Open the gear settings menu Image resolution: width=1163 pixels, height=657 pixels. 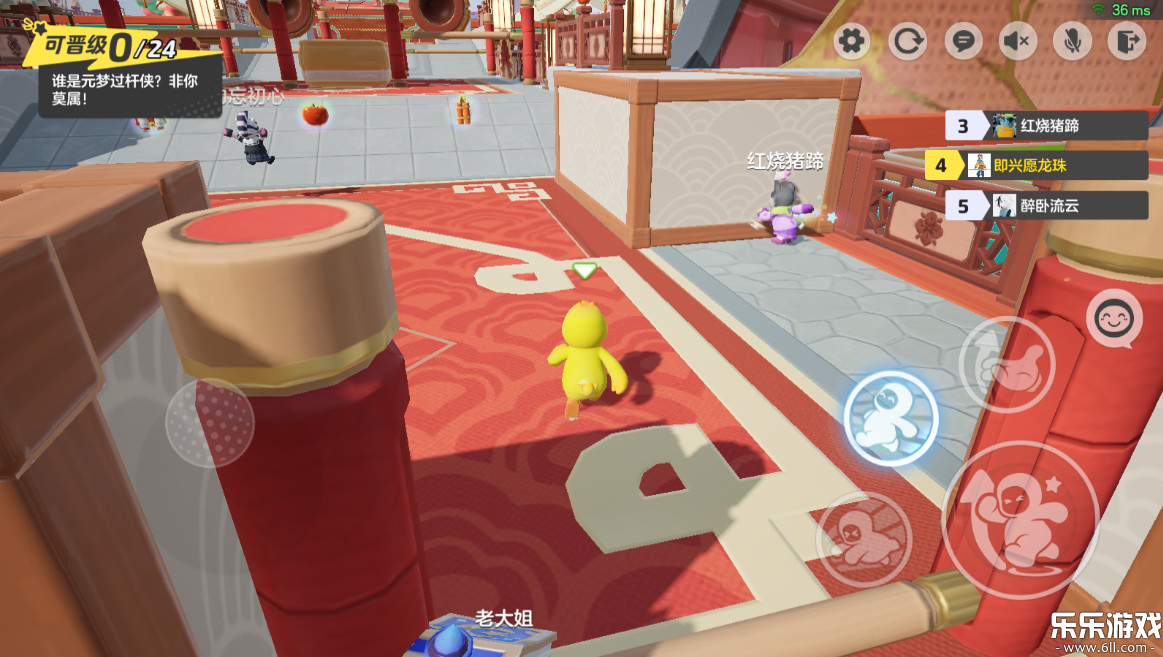coord(852,41)
